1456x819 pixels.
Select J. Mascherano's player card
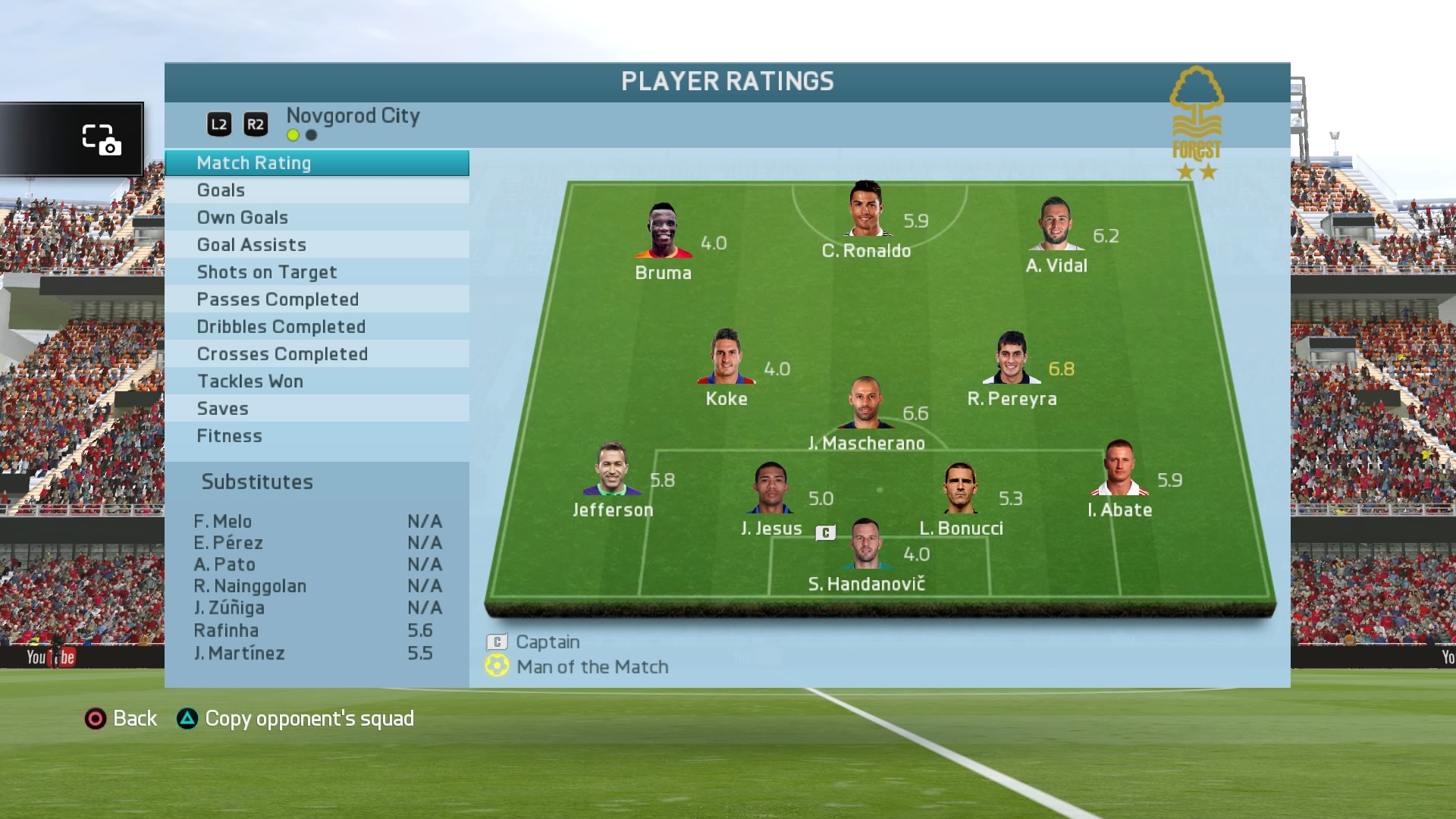pos(865,403)
